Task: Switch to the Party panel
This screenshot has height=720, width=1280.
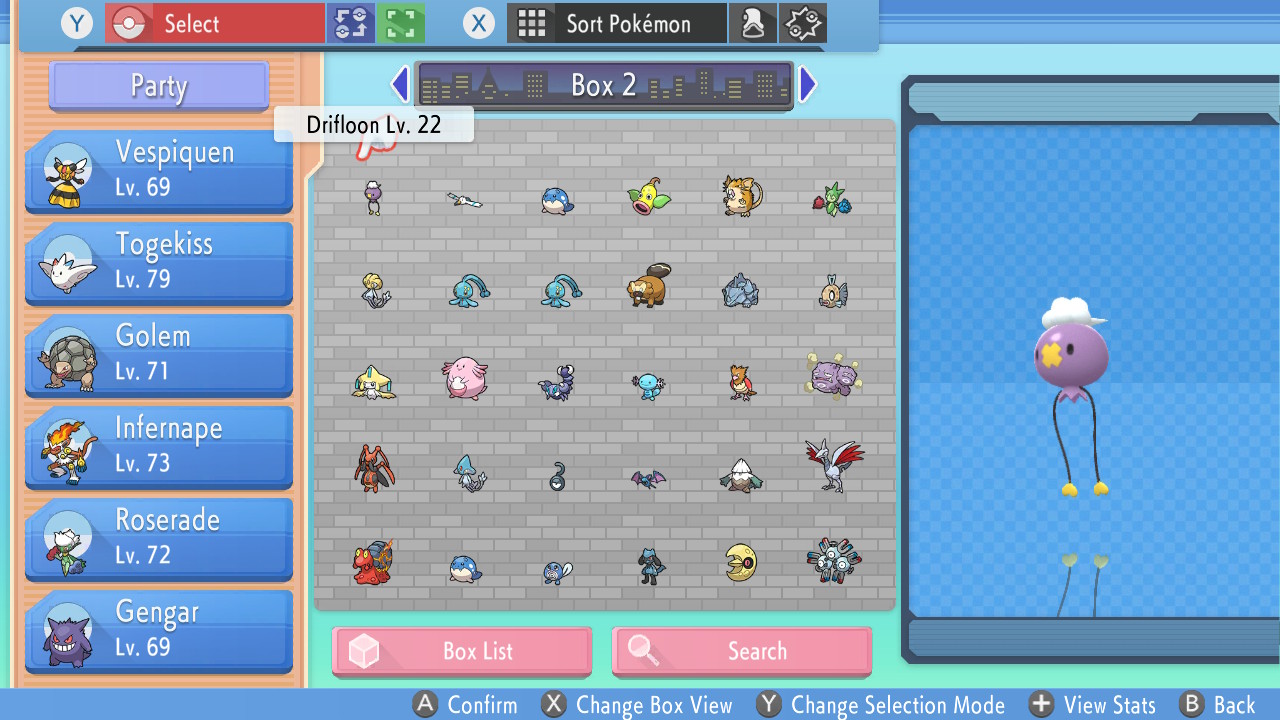Action: [158, 87]
